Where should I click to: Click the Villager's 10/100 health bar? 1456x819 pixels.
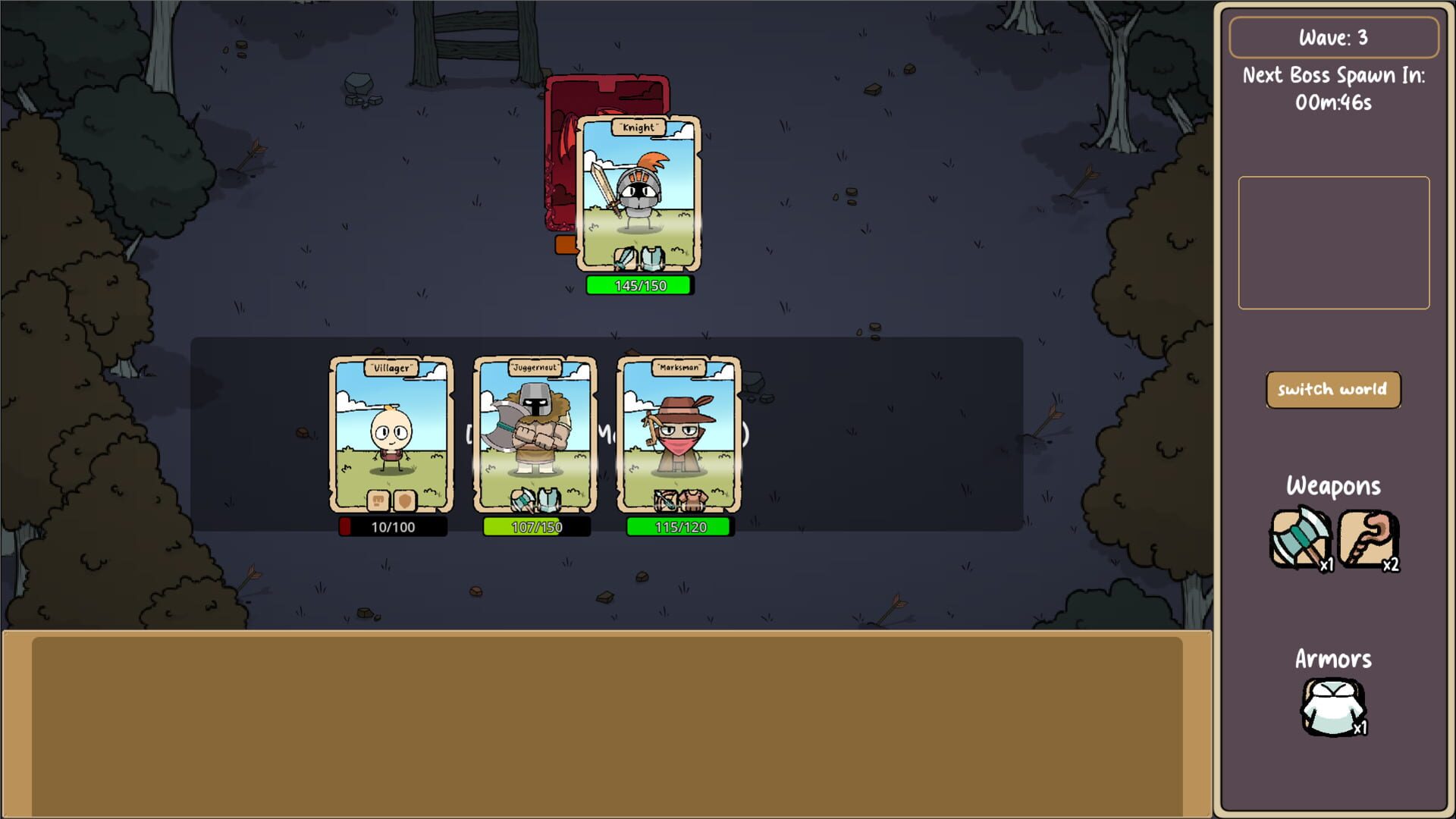(391, 528)
